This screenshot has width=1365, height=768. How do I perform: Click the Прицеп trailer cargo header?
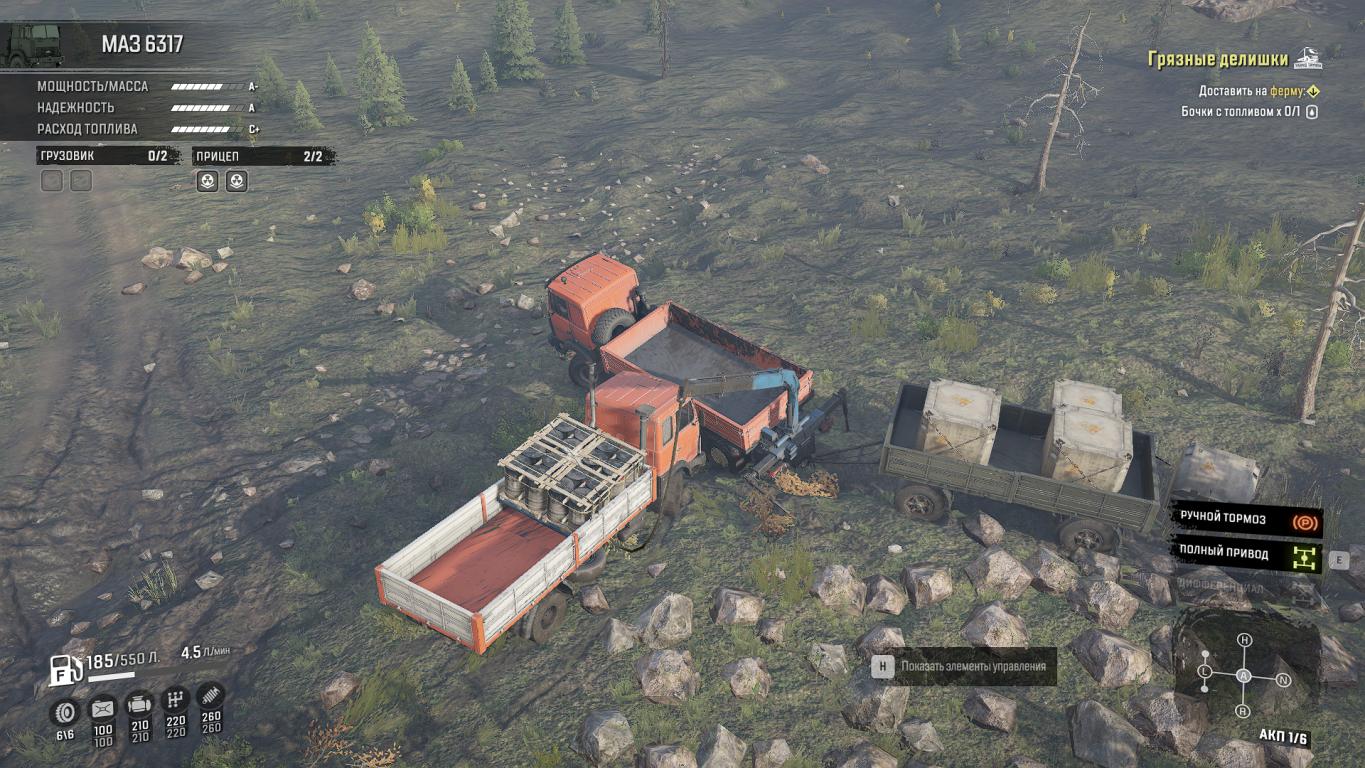tap(264, 156)
